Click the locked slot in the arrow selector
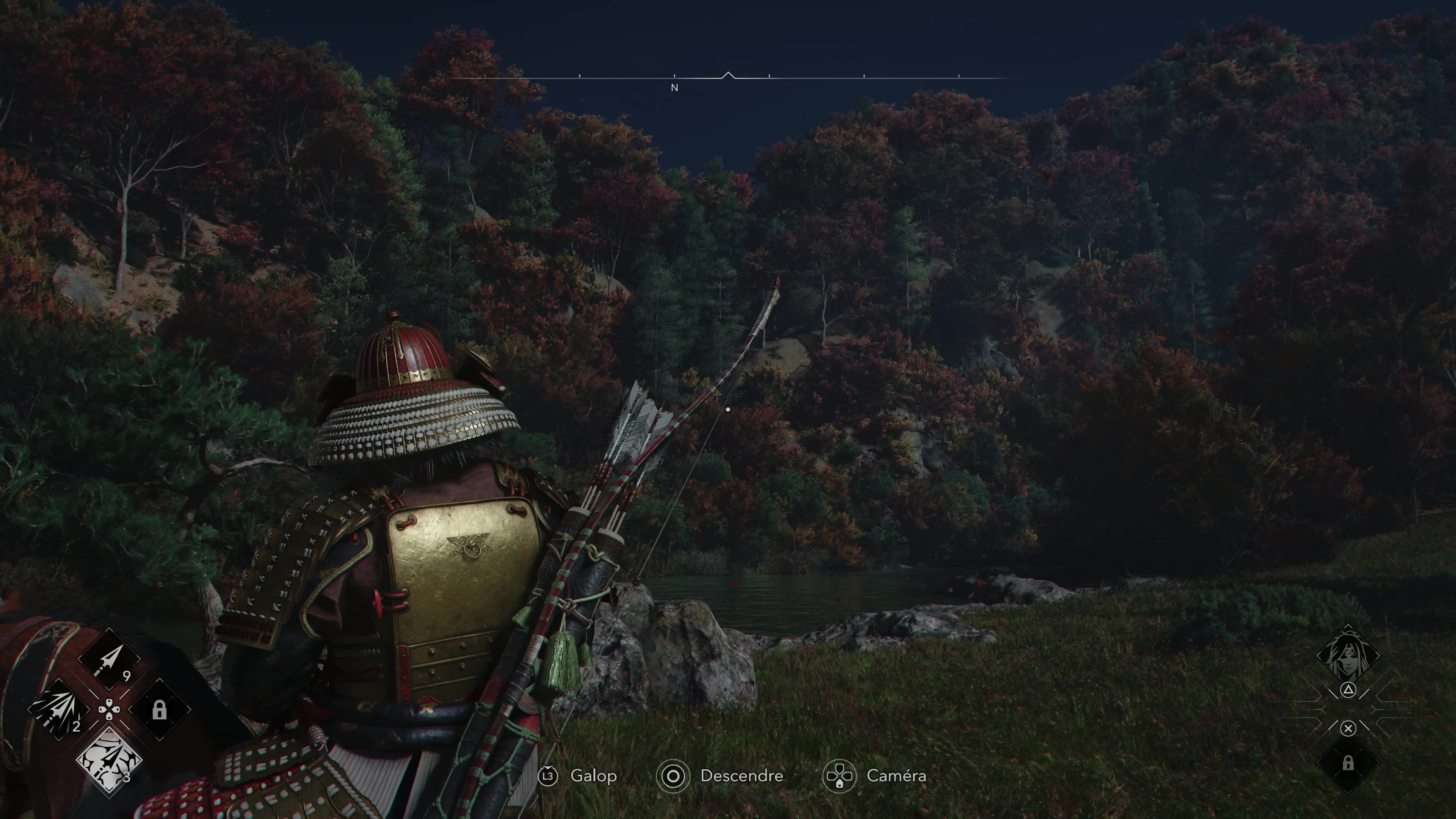 click(x=159, y=709)
